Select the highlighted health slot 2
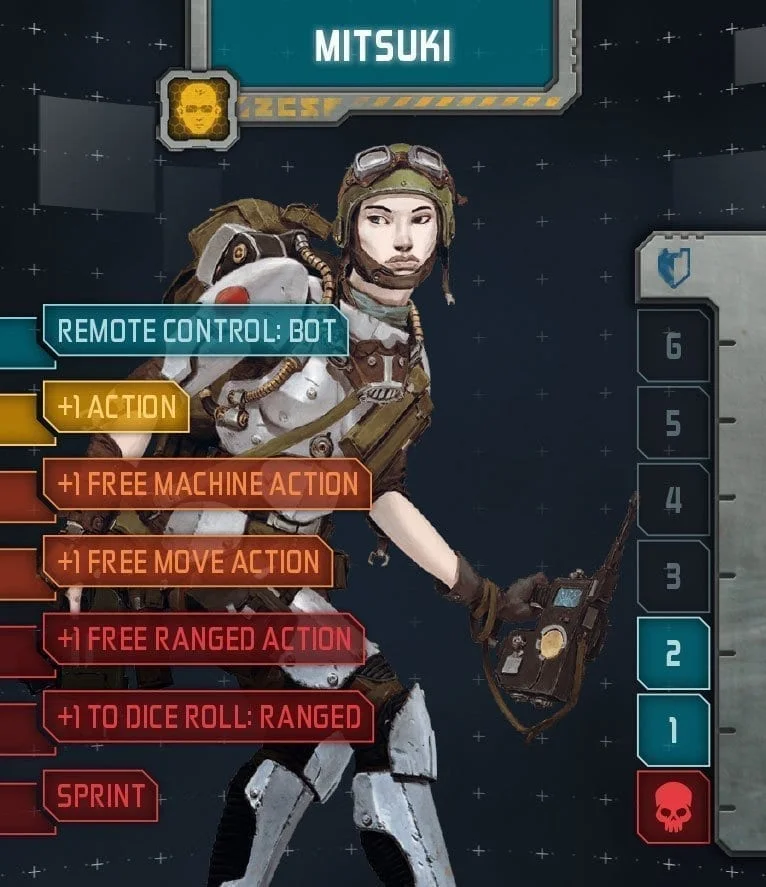Screen dimensions: 766x887 pos(673,654)
